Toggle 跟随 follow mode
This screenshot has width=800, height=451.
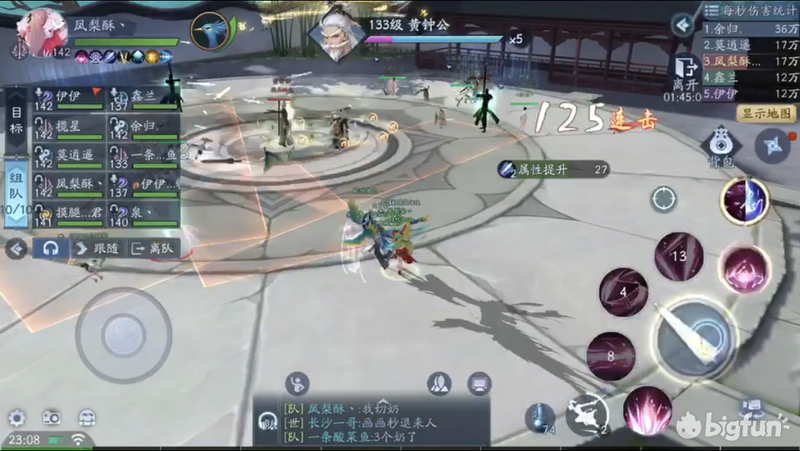point(97,249)
